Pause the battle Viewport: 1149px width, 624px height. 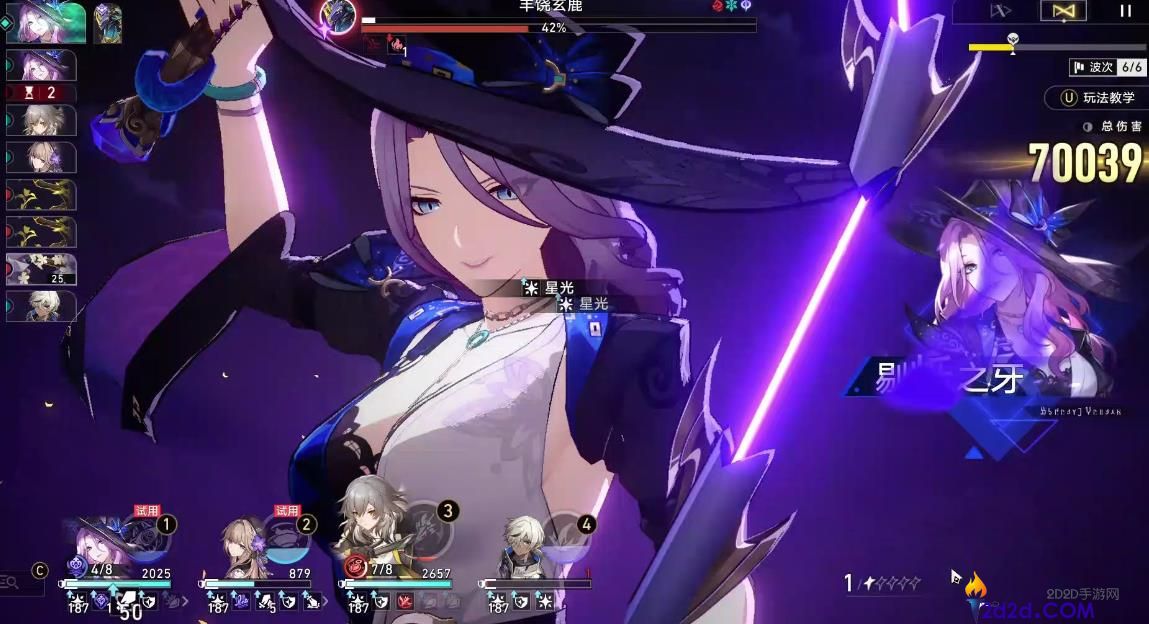click(x=1125, y=11)
